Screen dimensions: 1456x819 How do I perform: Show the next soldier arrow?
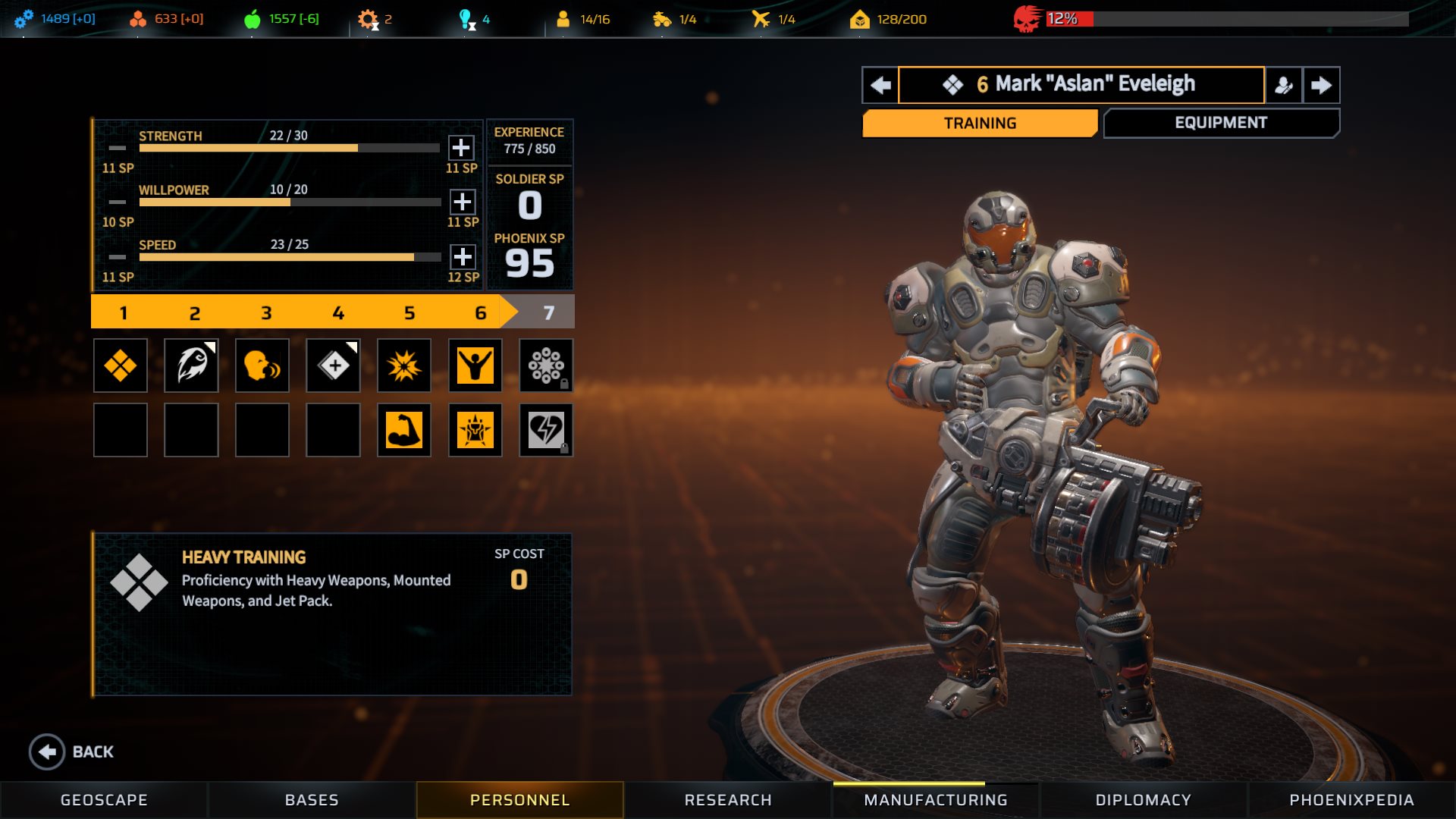pos(1321,84)
